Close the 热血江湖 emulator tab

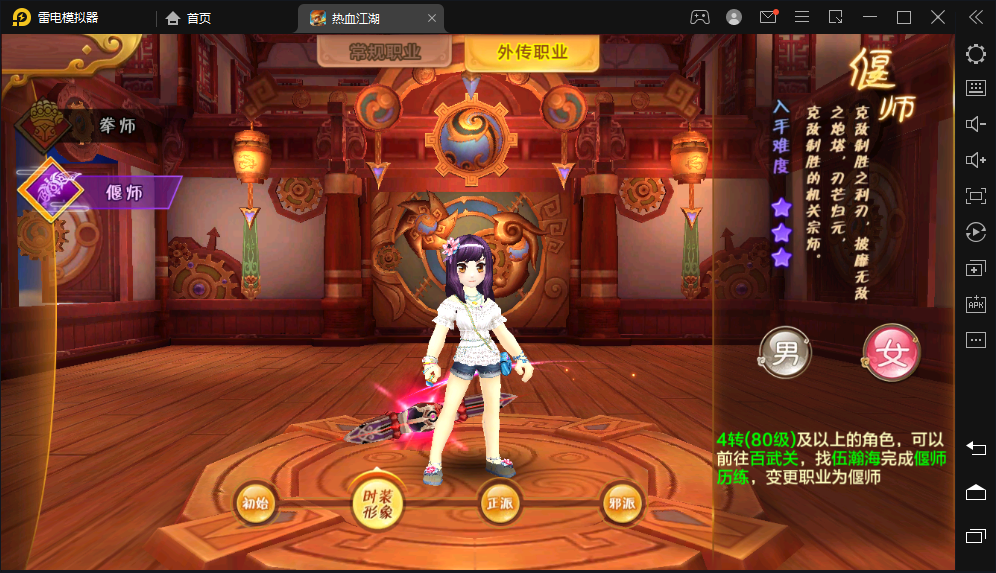(x=431, y=18)
